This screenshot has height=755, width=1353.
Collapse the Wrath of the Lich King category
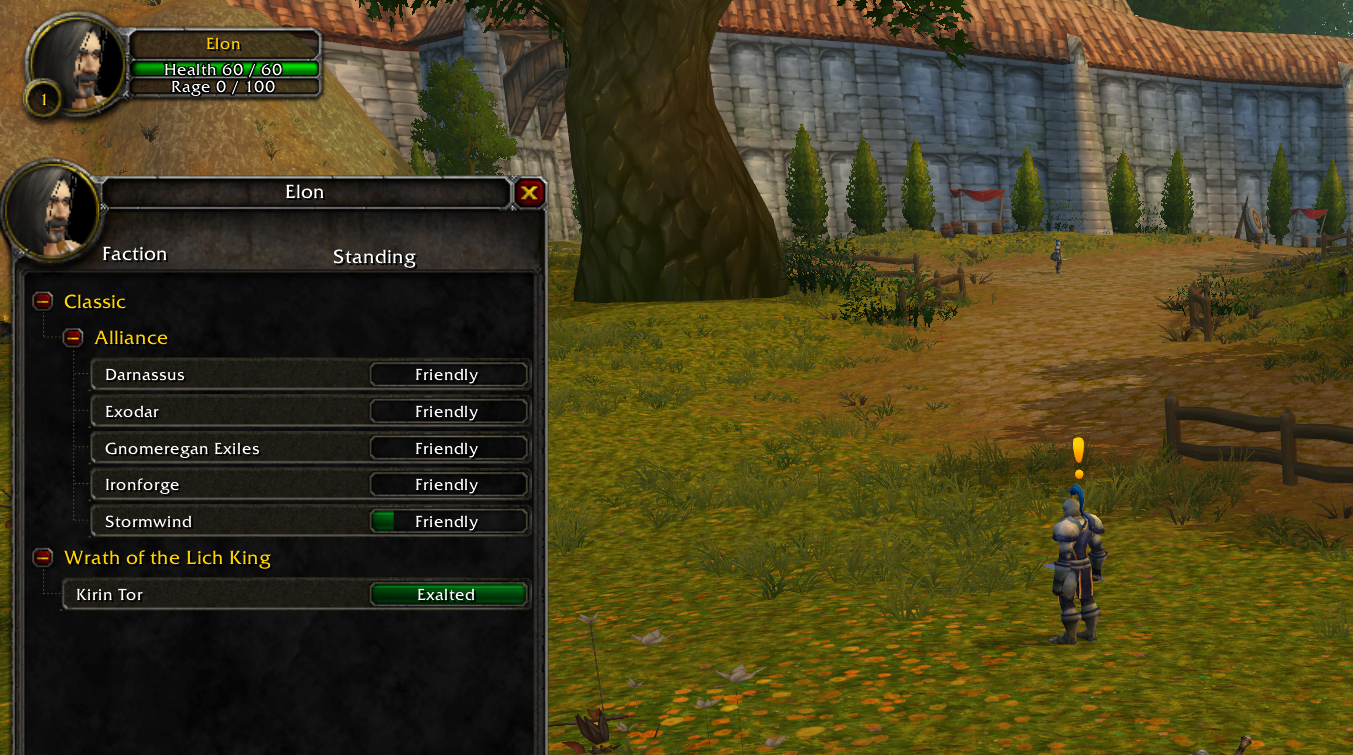tap(42, 558)
